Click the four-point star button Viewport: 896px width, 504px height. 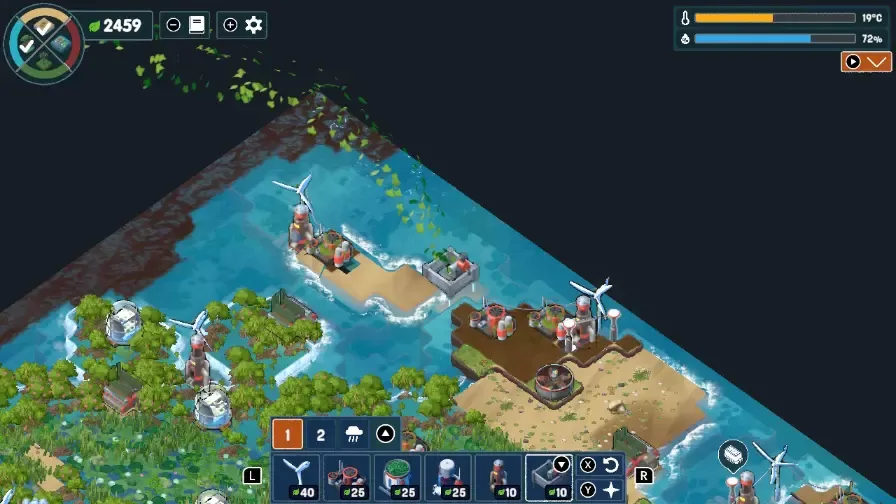click(x=611, y=490)
